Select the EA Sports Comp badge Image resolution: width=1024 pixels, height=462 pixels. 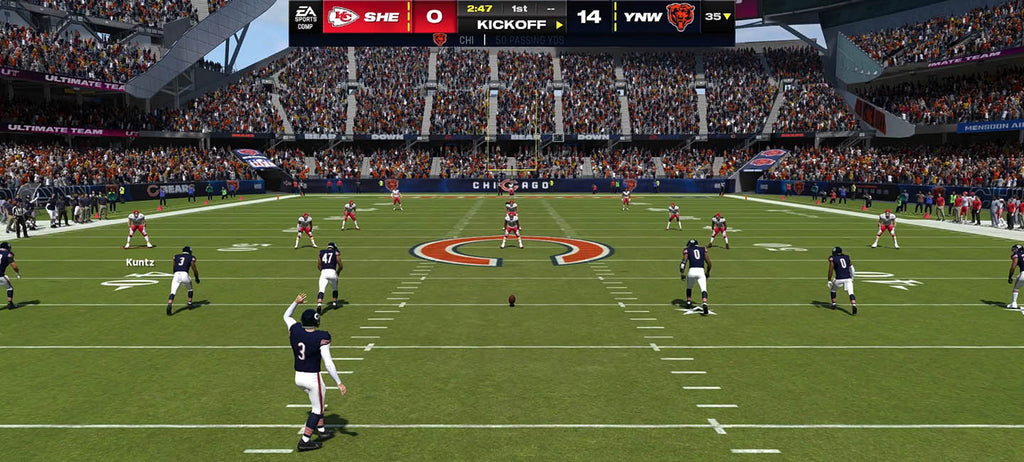[x=305, y=17]
